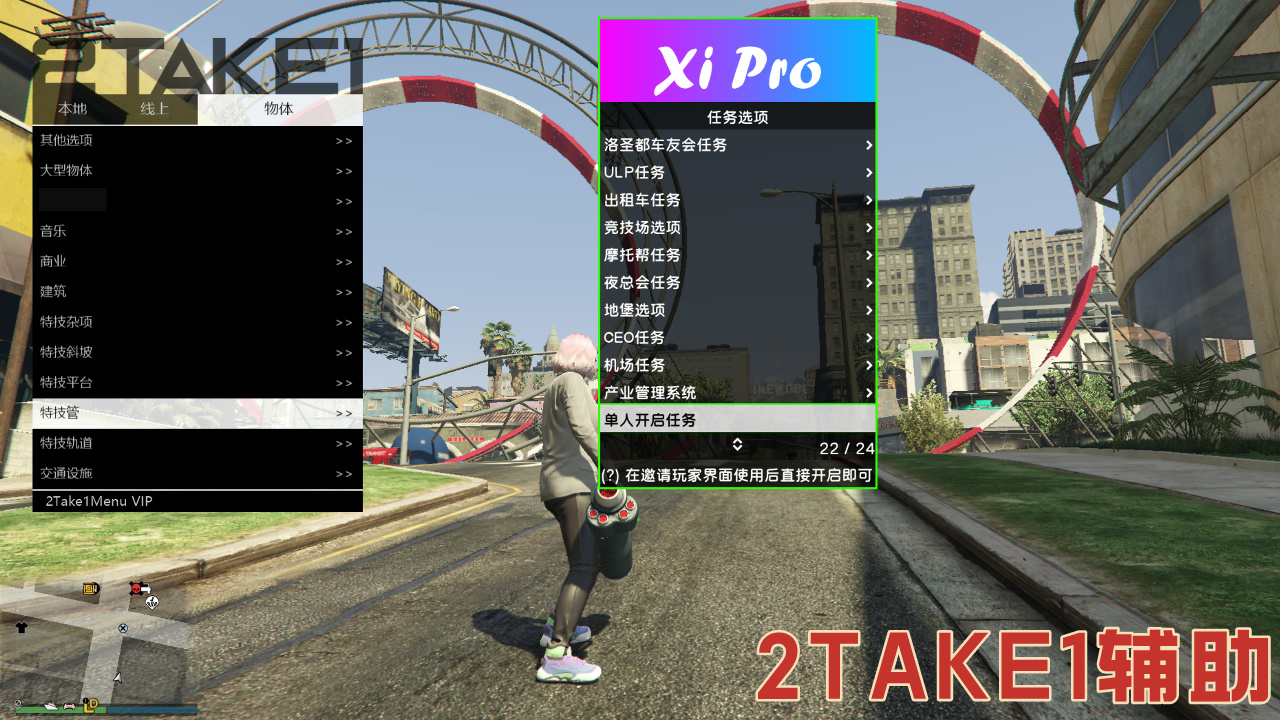Select the red skull enemy blip on minimap

coord(135,588)
